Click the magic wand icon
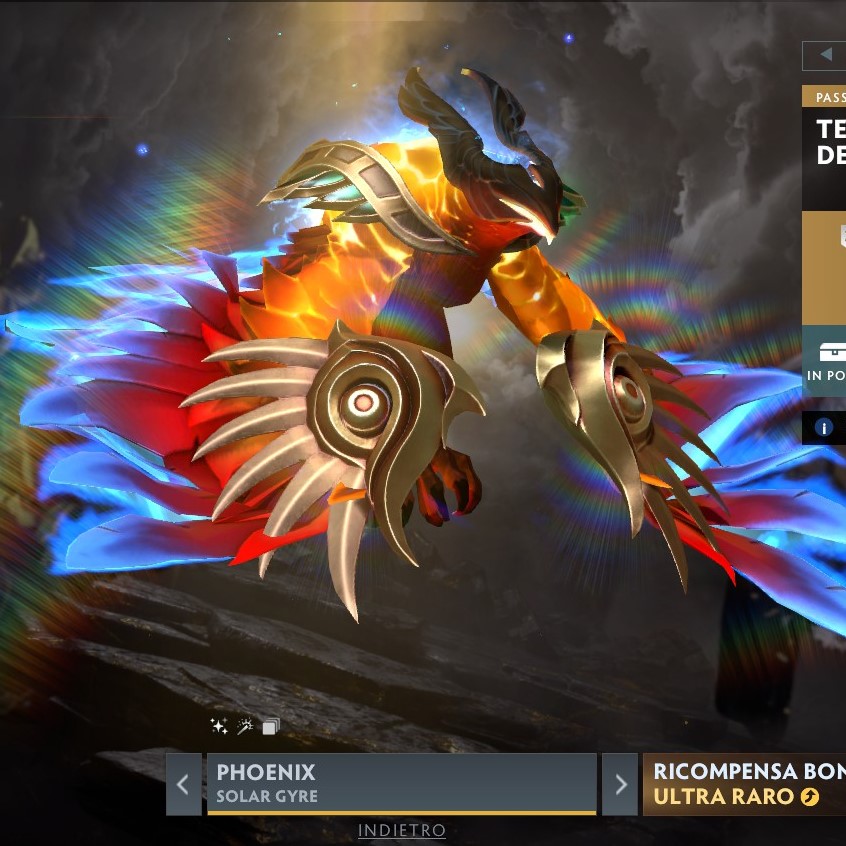Image resolution: width=846 pixels, height=846 pixels. point(245,727)
